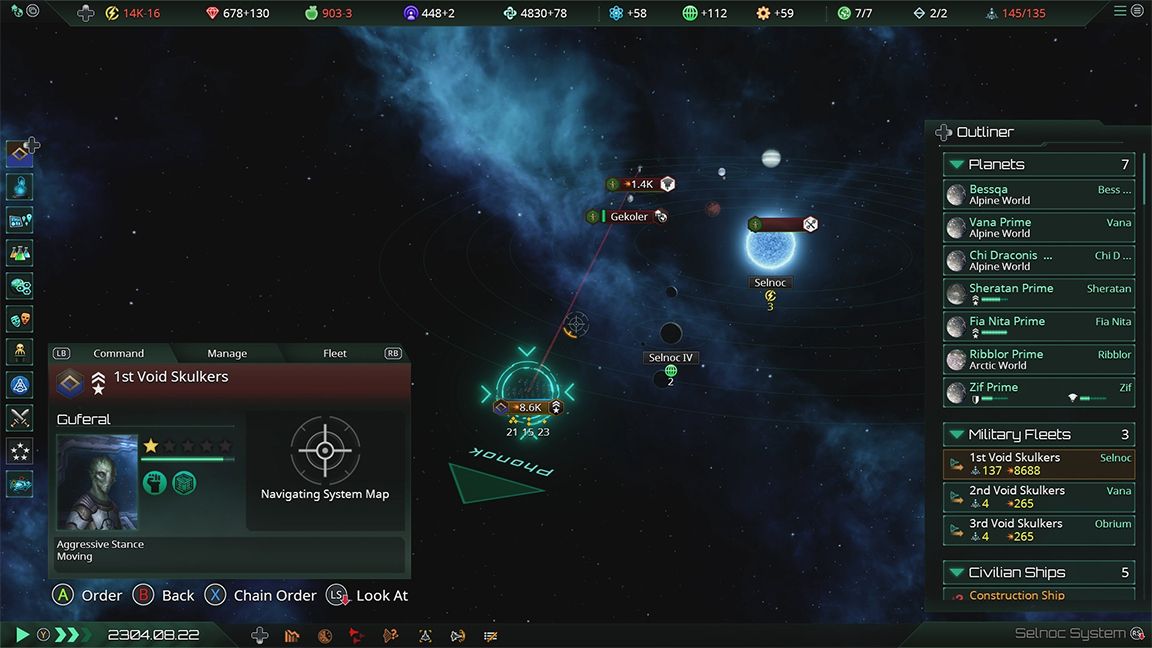1152x648 pixels.
Task: Select 1st Void Skulkers in the Outliner
Action: (x=1039, y=464)
